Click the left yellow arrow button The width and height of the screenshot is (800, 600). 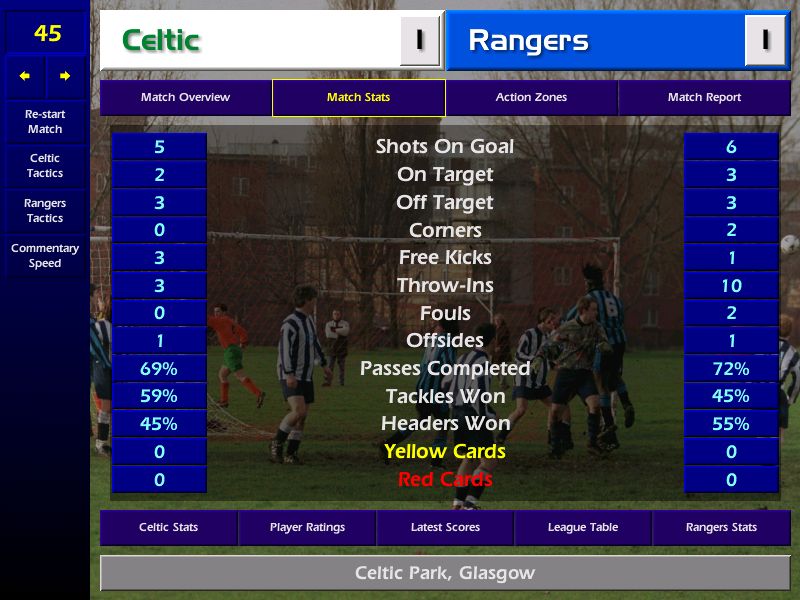tap(25, 76)
